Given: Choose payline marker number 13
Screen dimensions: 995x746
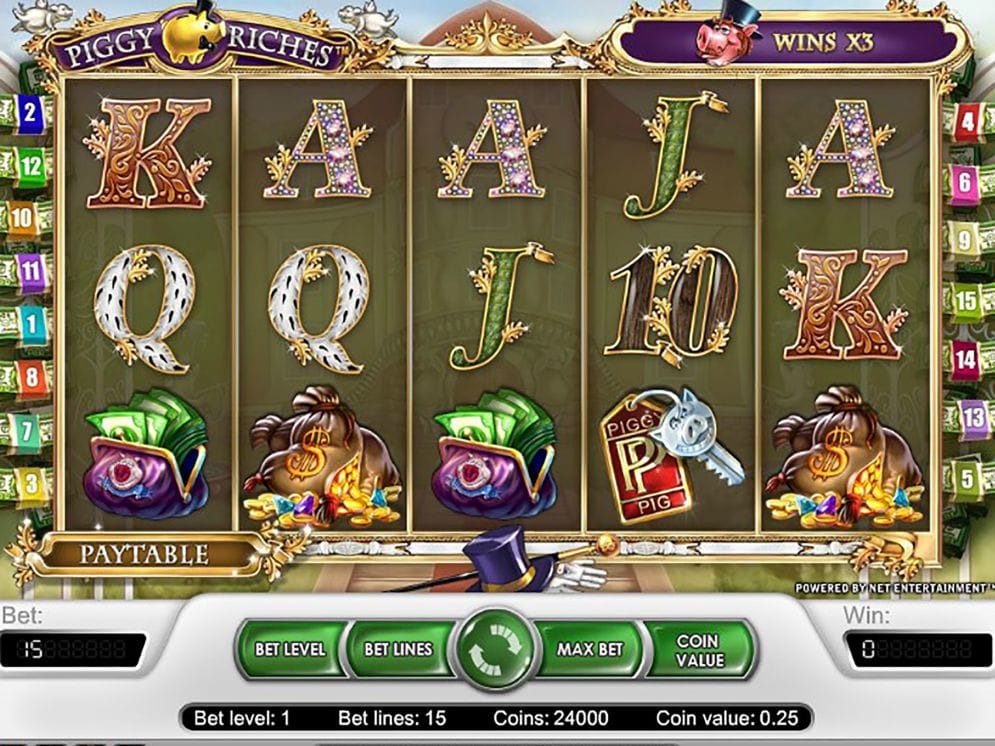Looking at the screenshot, I should point(972,417).
